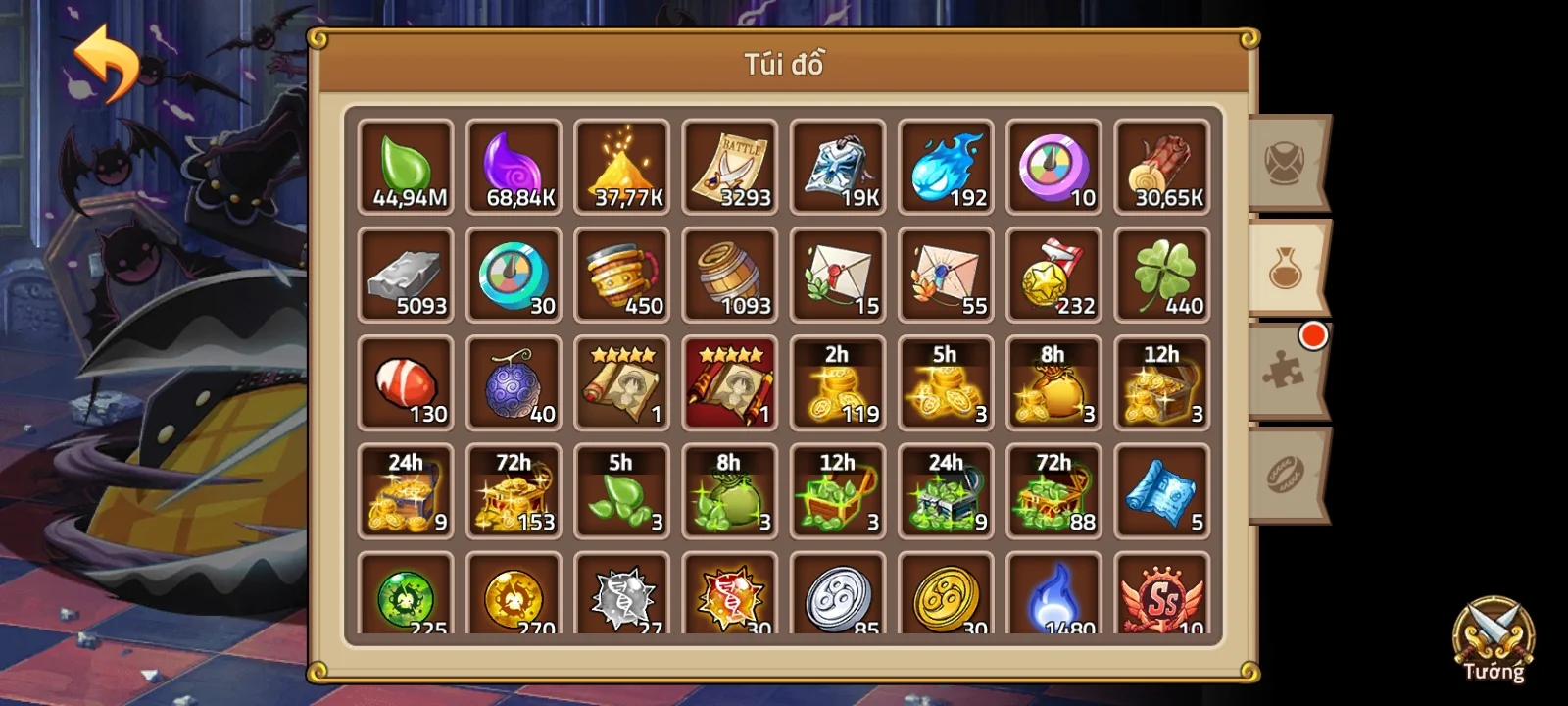Open the 72h gold treasure chest showing 153
The image size is (1568, 706).
point(514,490)
